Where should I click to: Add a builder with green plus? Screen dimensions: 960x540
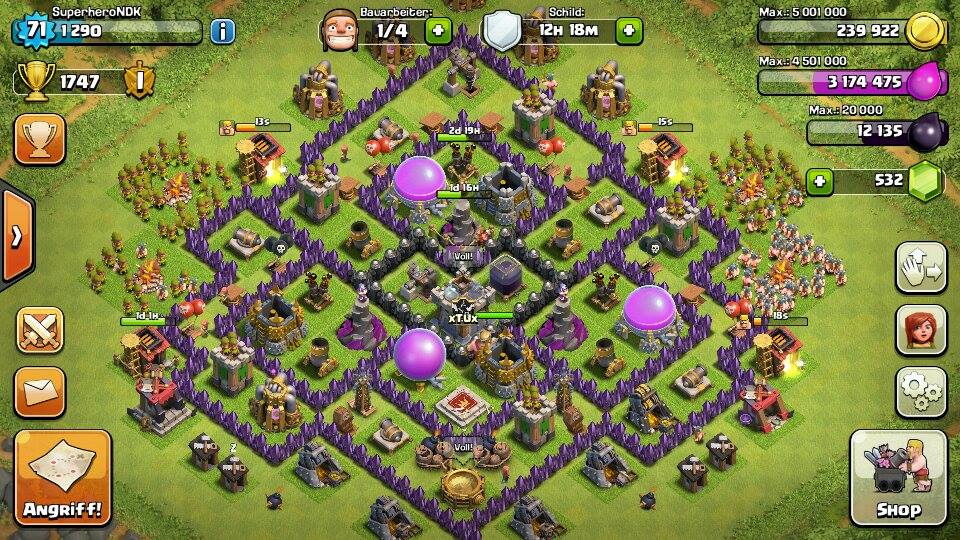[438, 31]
